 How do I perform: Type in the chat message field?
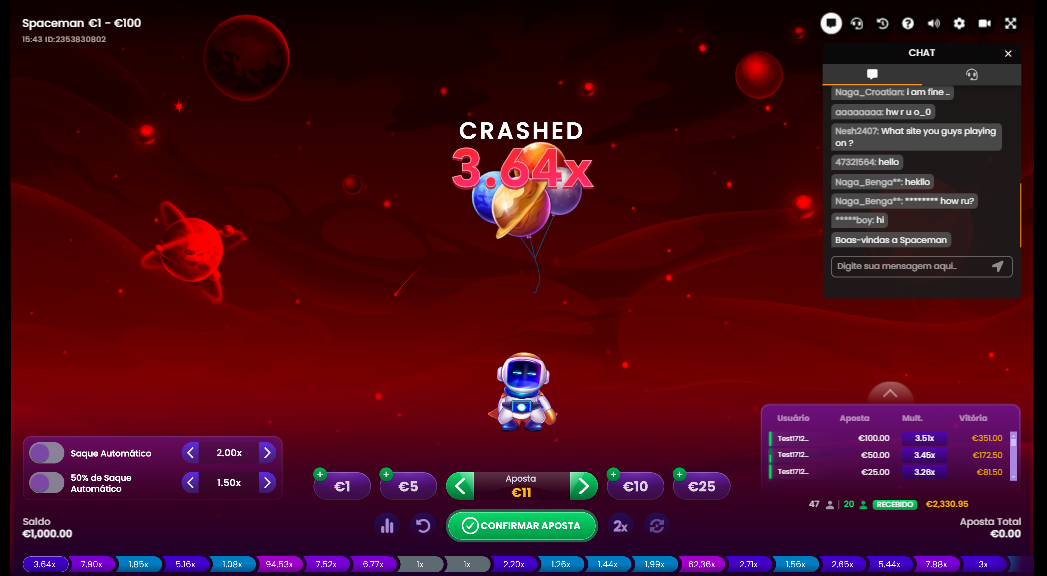pos(910,266)
